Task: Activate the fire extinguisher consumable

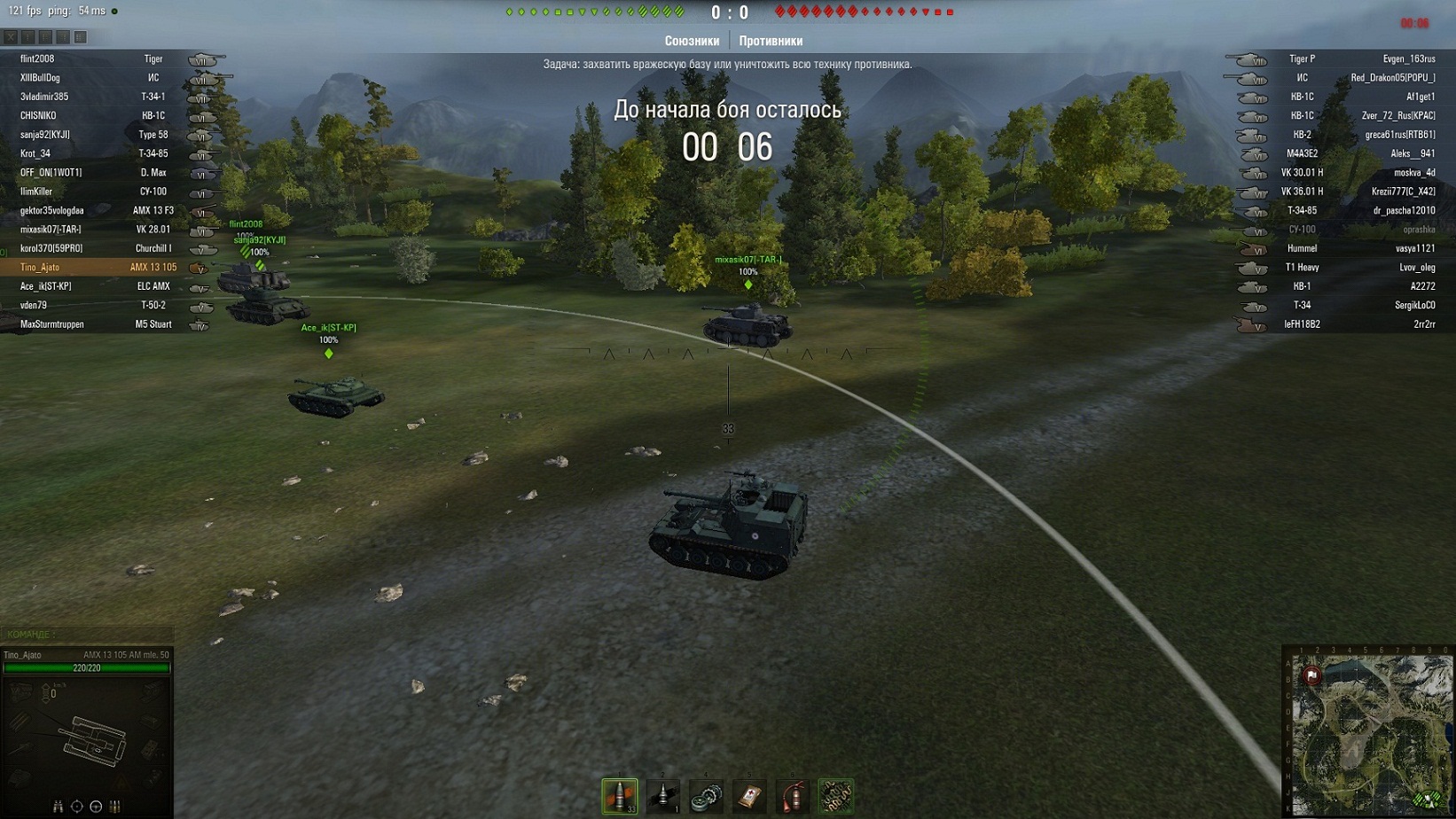Action: point(793,795)
